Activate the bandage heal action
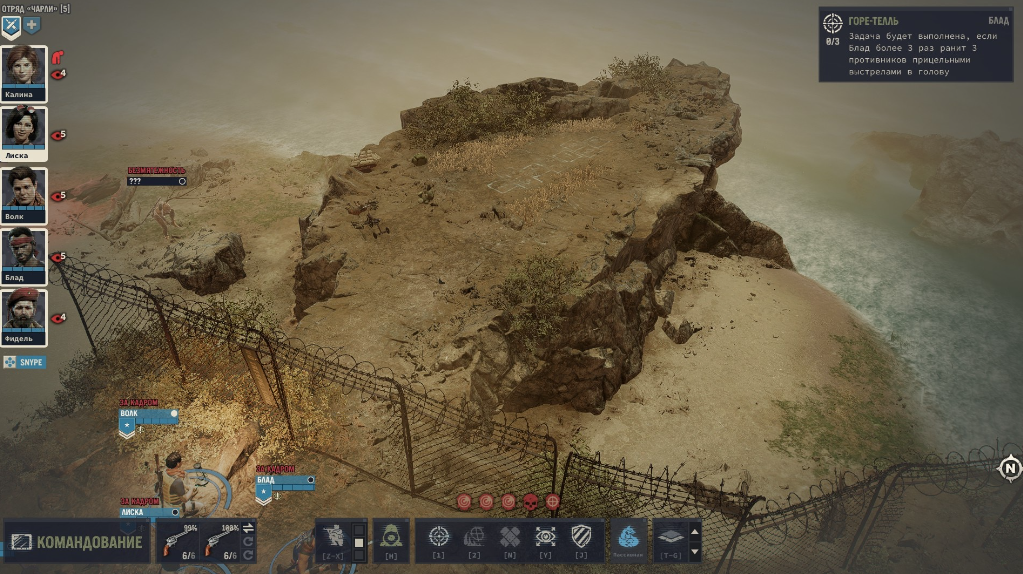 [510, 537]
